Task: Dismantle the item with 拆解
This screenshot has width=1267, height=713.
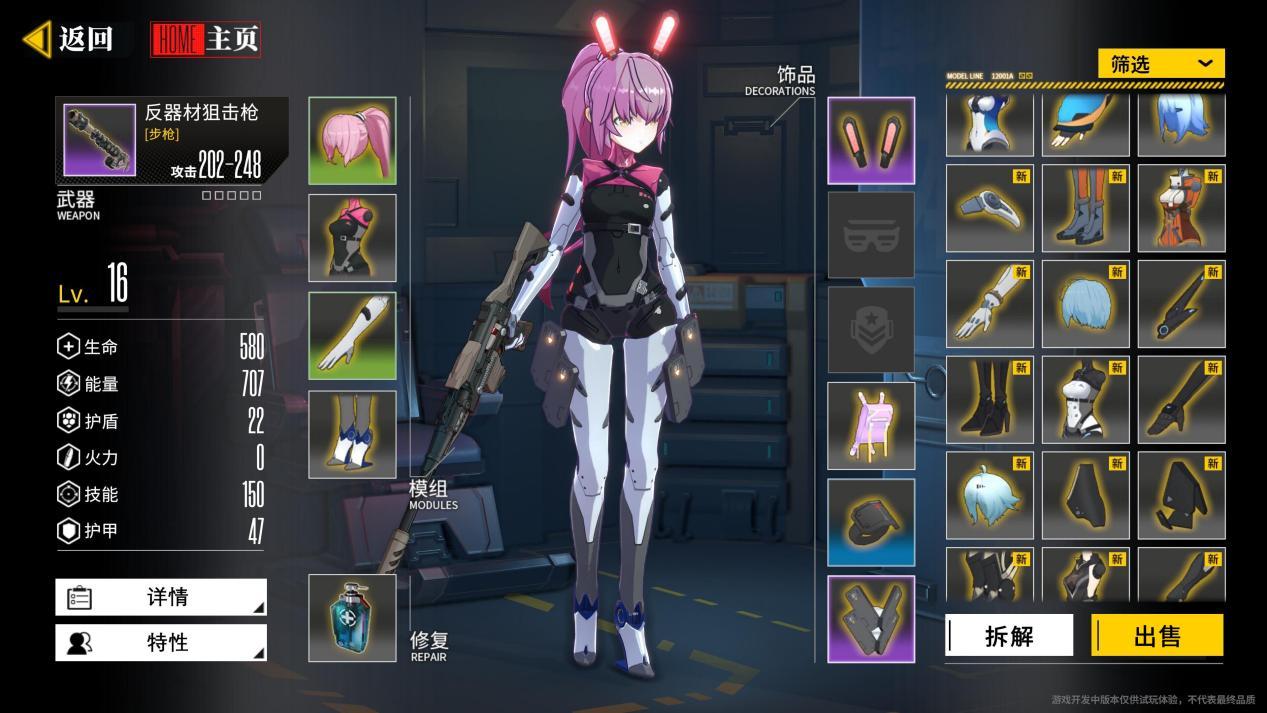Action: [1009, 636]
